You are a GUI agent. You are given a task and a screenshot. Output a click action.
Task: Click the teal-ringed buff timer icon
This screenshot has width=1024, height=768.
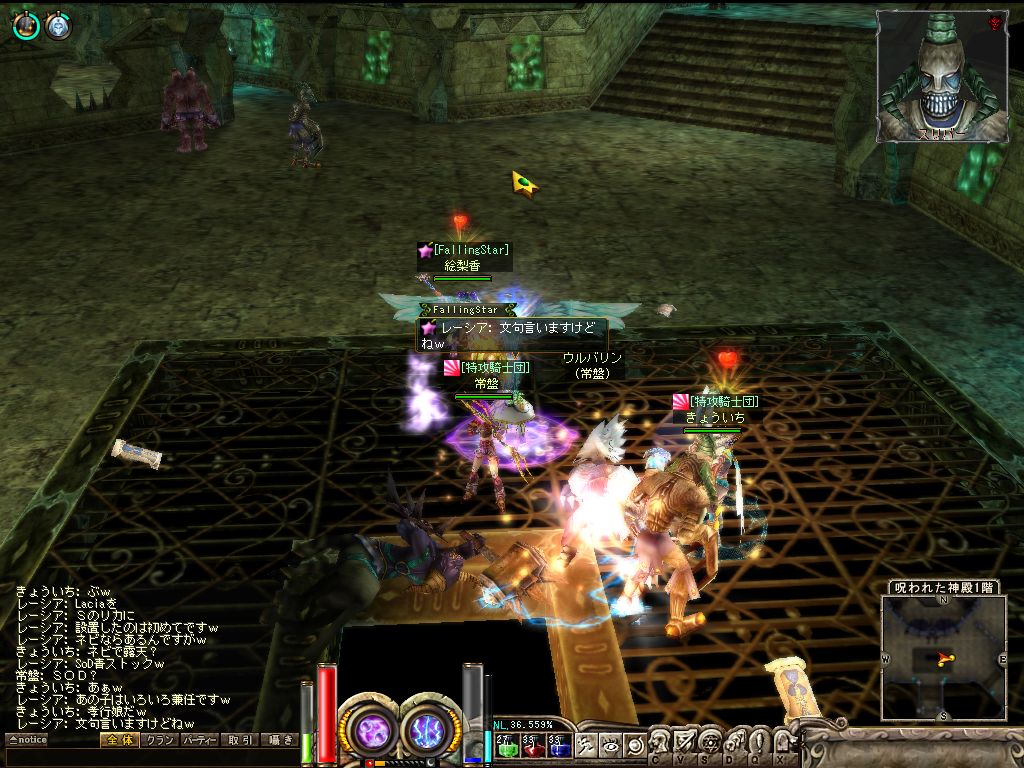[x=26, y=27]
